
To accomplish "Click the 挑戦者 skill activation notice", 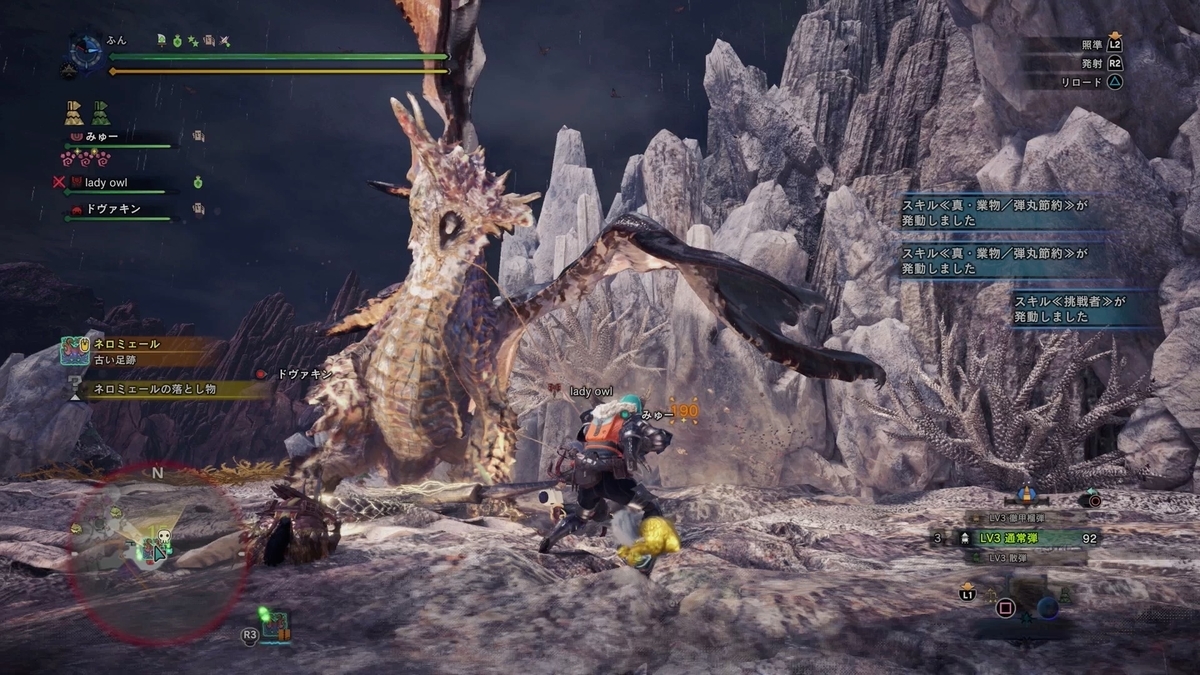I will (x=1085, y=308).
